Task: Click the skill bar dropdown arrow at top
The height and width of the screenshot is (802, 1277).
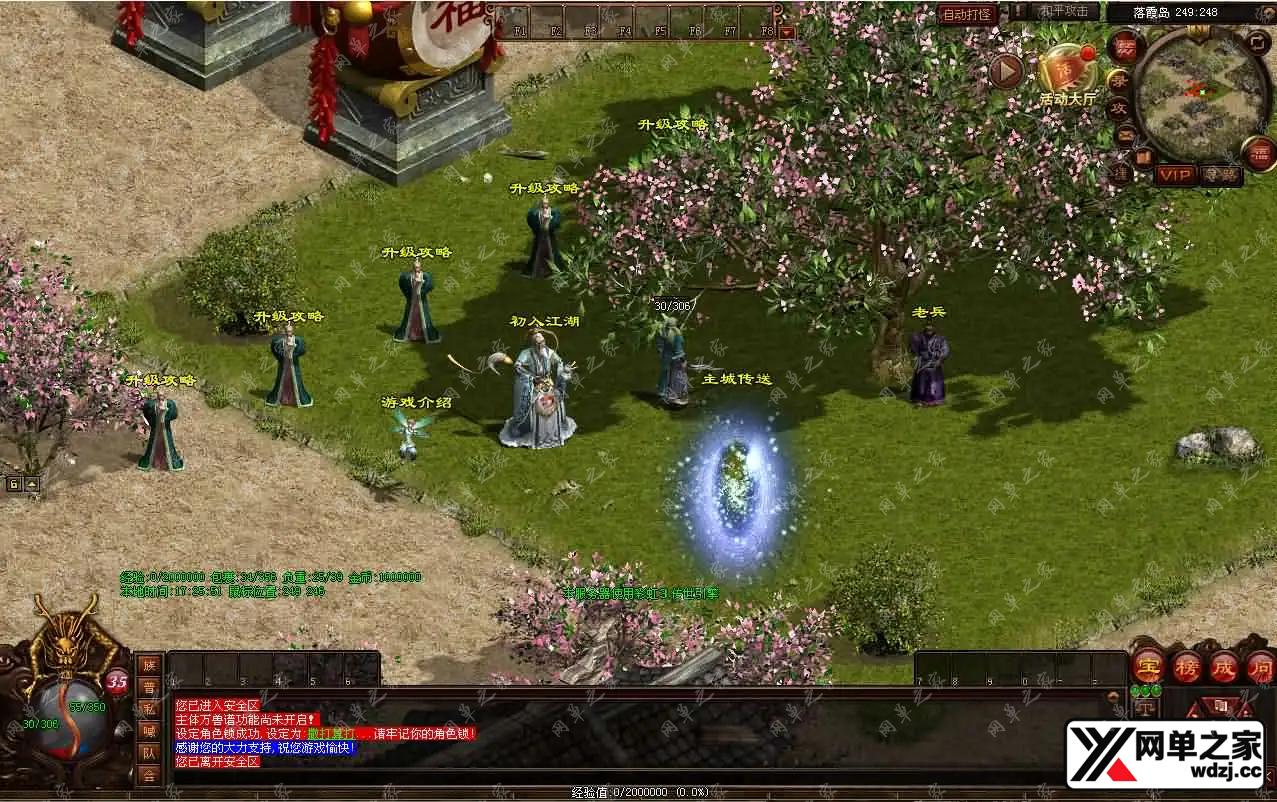Action: point(787,32)
